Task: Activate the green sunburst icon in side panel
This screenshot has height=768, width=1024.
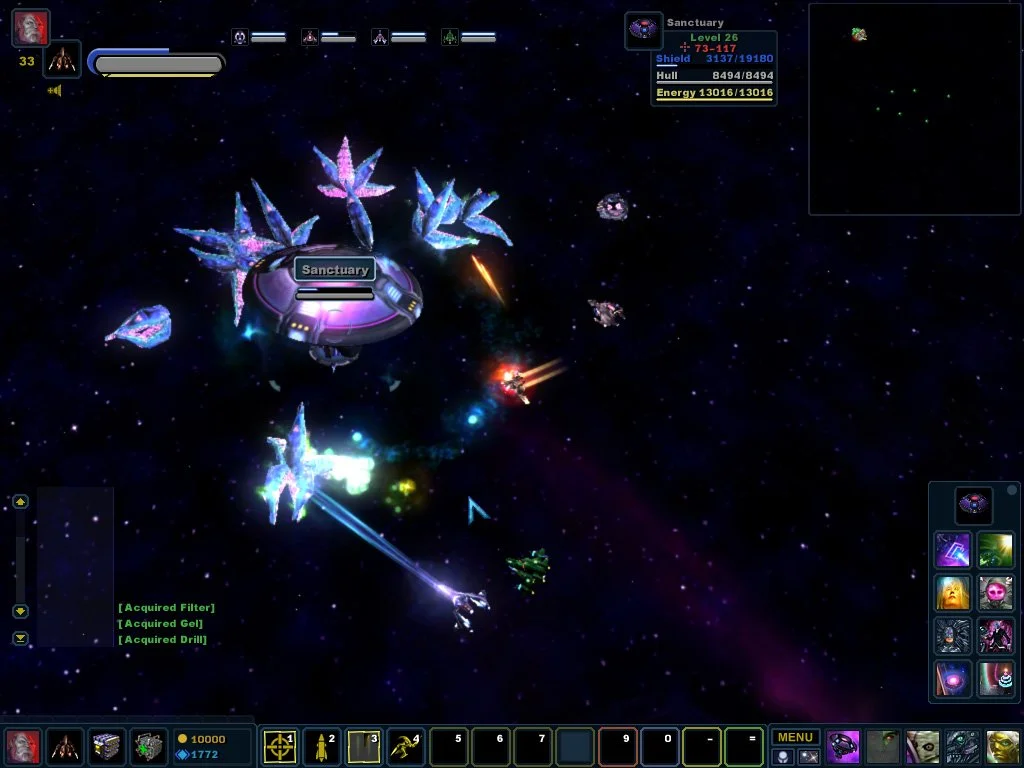Action: 995,549
